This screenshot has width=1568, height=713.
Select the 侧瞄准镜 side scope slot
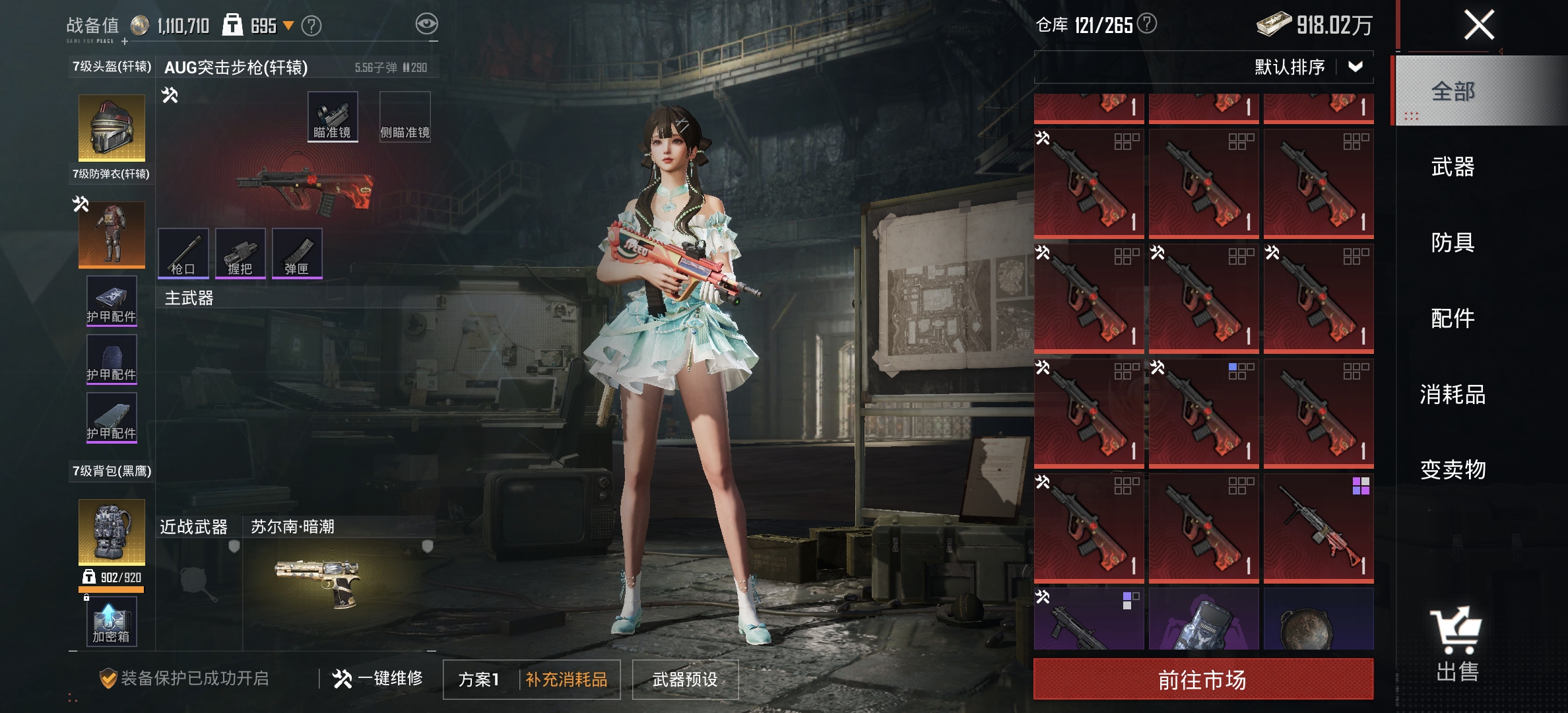405,117
